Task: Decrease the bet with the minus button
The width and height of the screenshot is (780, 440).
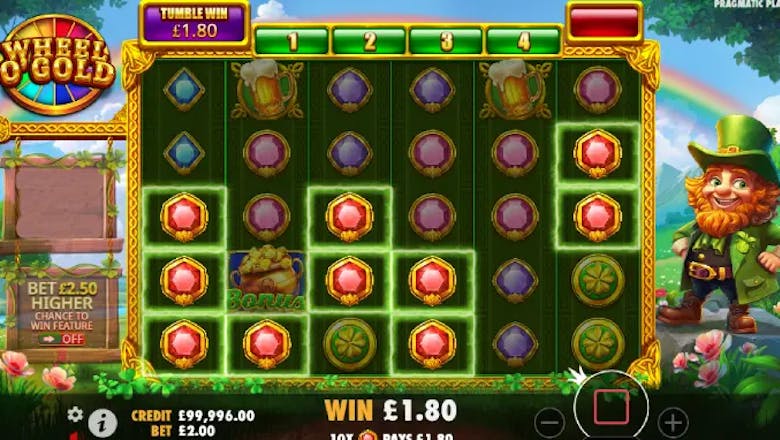Action: click(549, 420)
